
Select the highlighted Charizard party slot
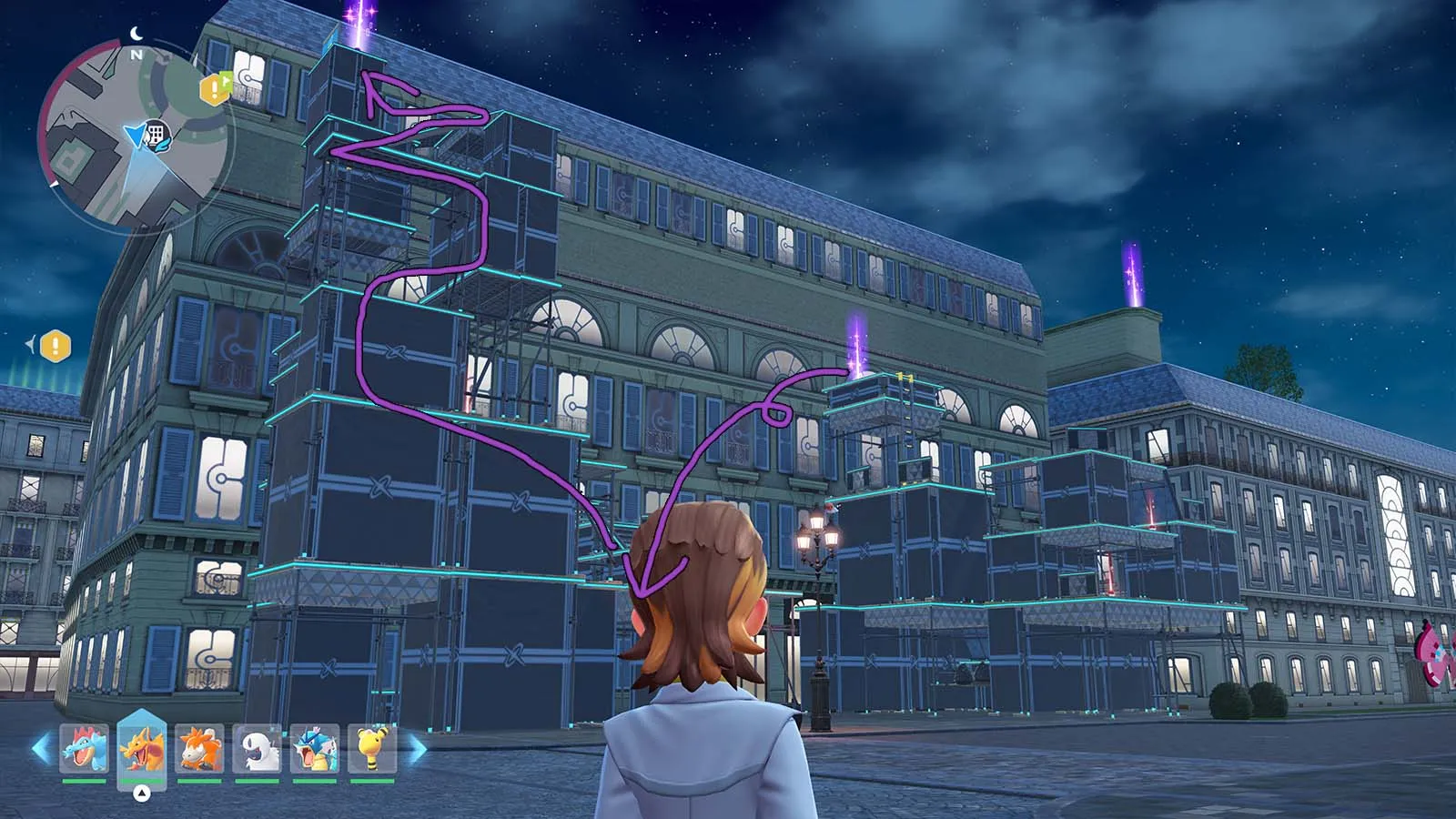142,749
